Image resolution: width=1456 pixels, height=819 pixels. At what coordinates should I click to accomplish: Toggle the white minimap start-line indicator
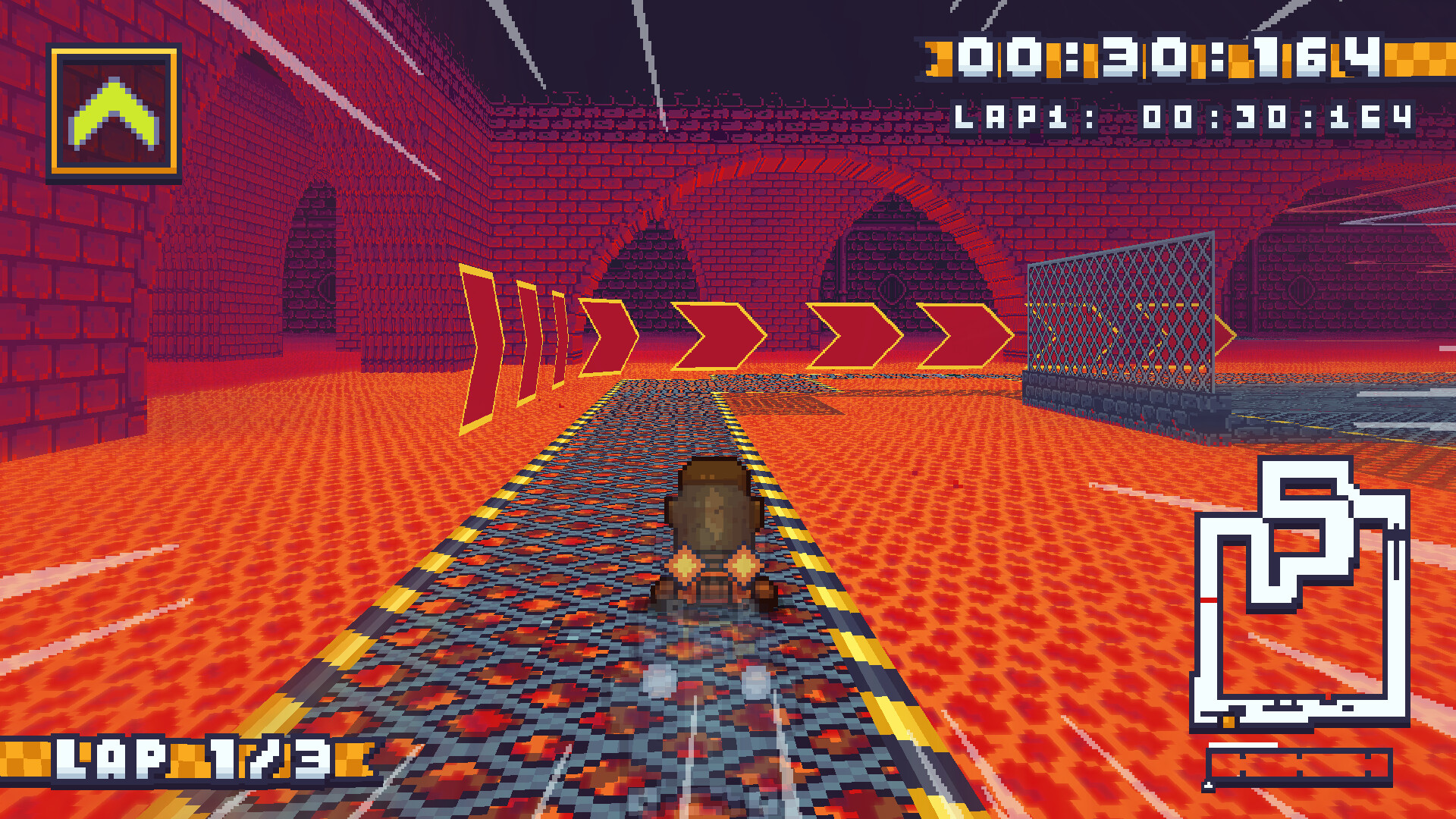1242,743
